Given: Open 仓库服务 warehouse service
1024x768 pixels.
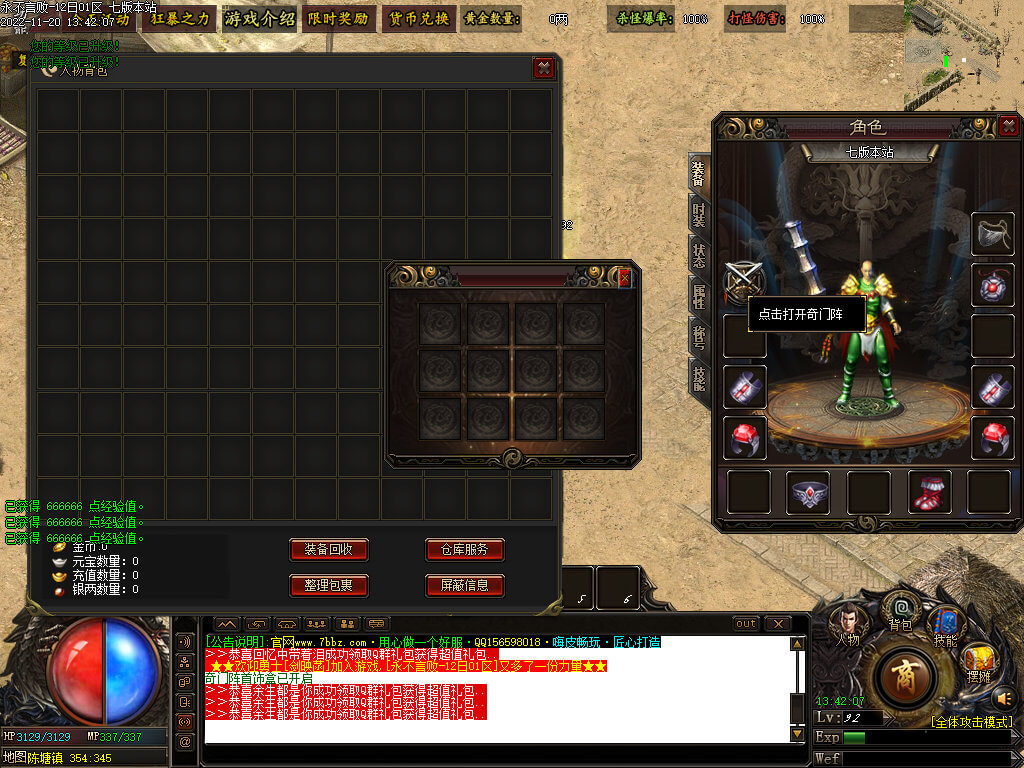Looking at the screenshot, I should pyautogui.click(x=464, y=550).
